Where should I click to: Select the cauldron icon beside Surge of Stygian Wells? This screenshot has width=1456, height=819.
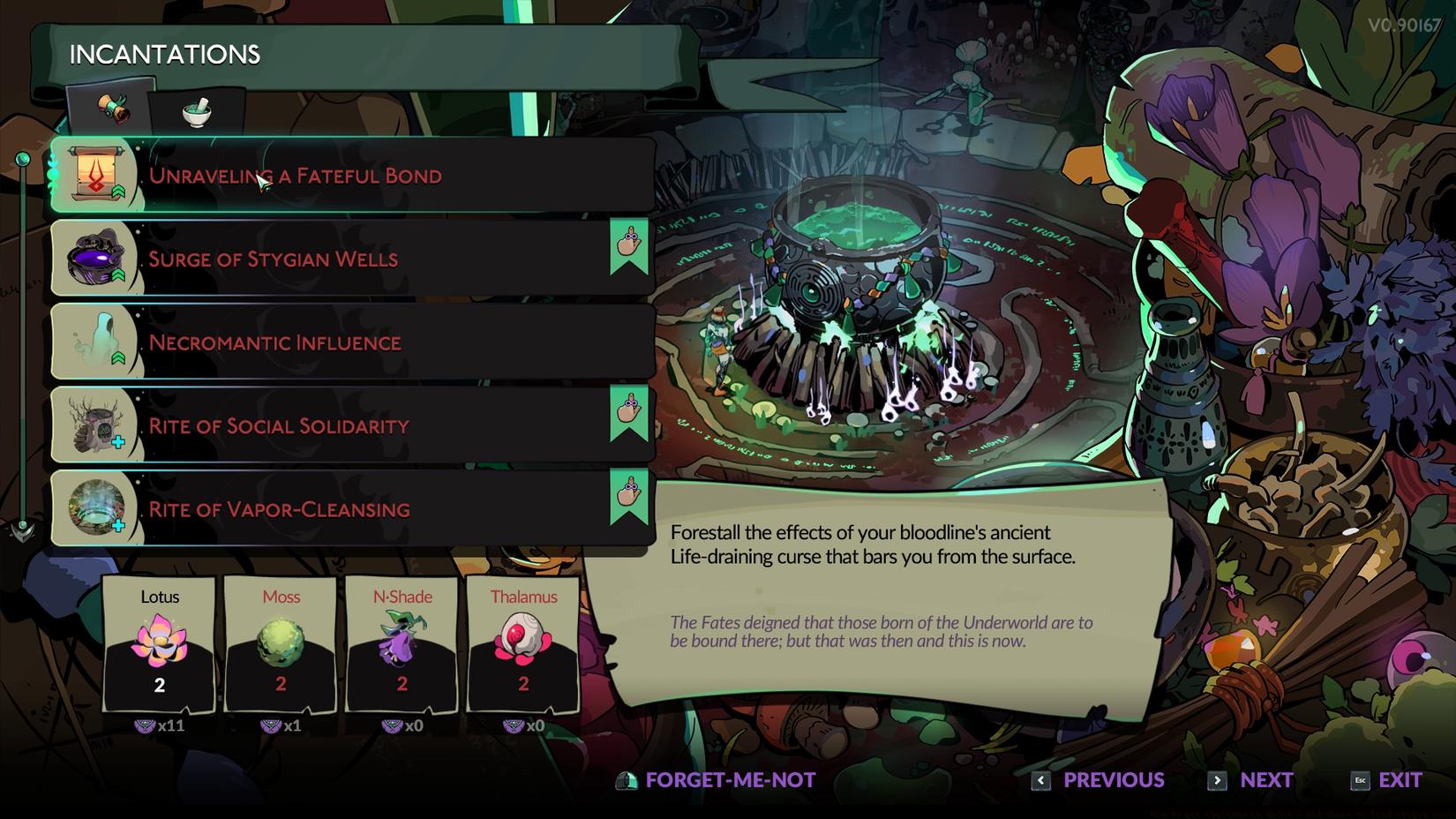pos(95,257)
